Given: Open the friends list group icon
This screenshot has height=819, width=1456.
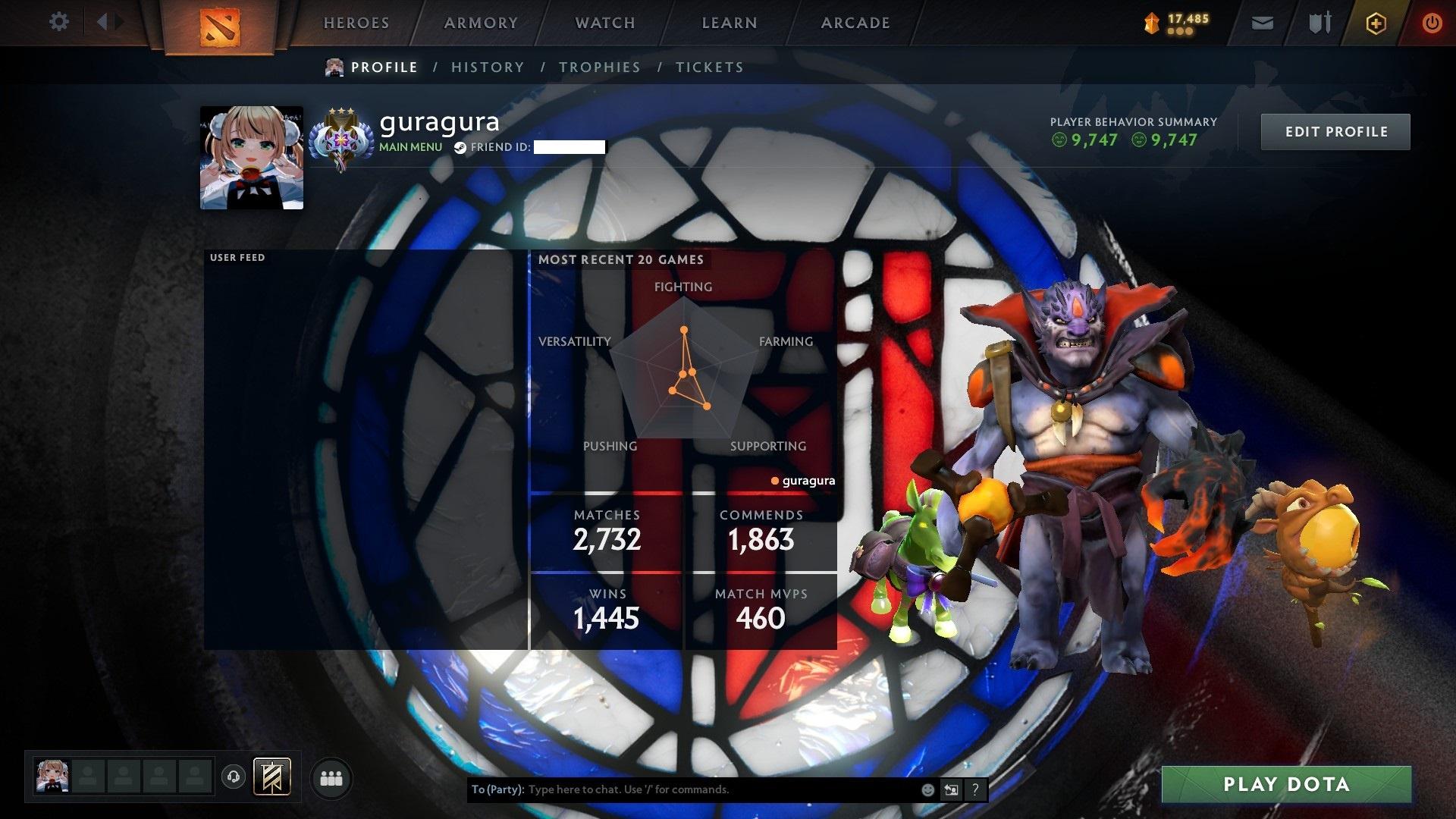Looking at the screenshot, I should [x=331, y=779].
